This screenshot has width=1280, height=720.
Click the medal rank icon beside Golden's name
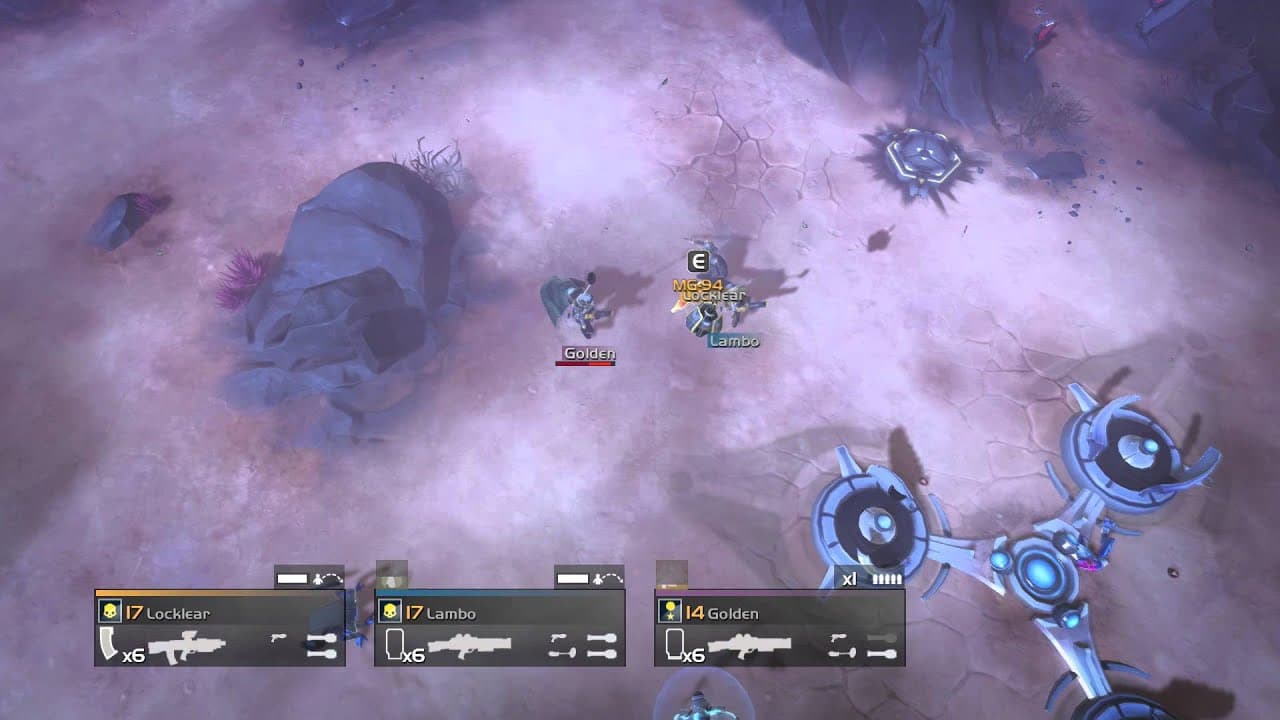tap(671, 611)
